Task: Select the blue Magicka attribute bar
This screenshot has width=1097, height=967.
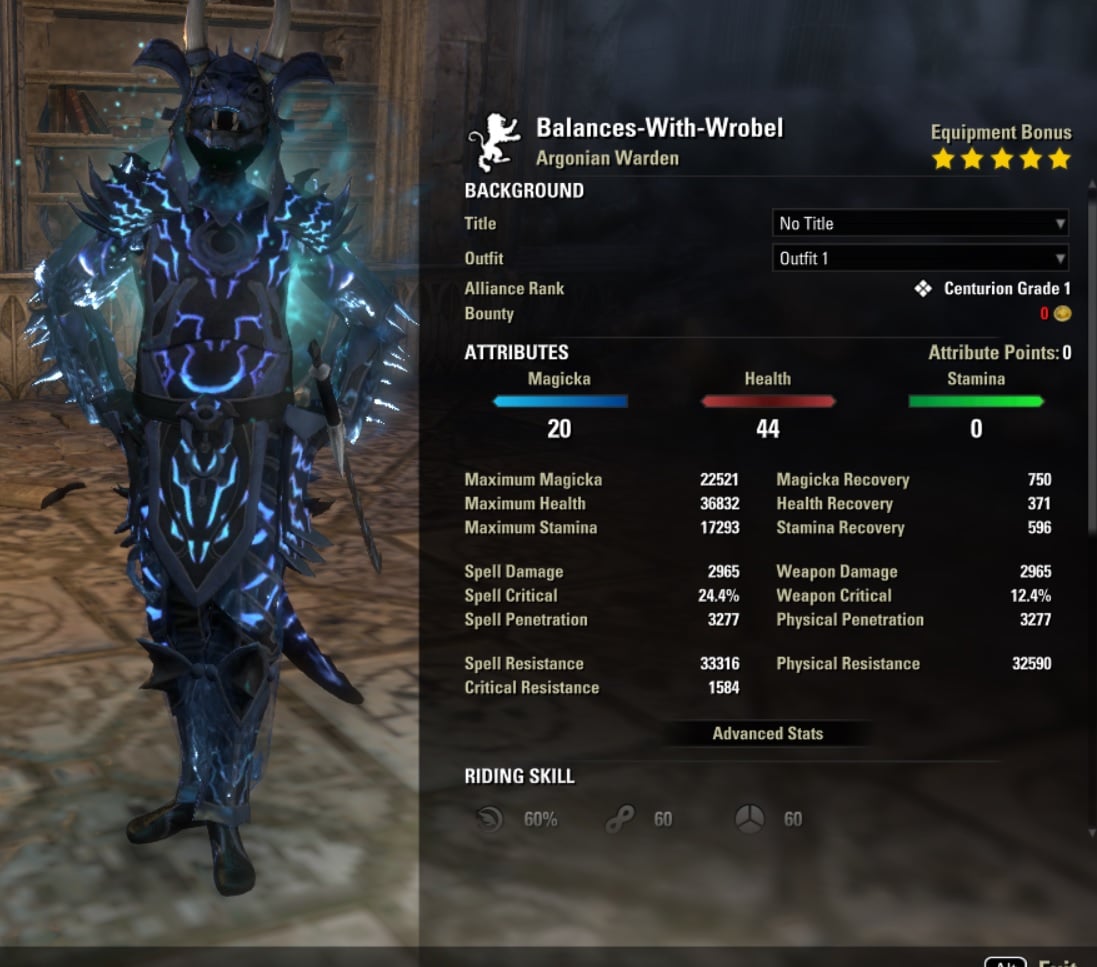Action: (x=560, y=402)
